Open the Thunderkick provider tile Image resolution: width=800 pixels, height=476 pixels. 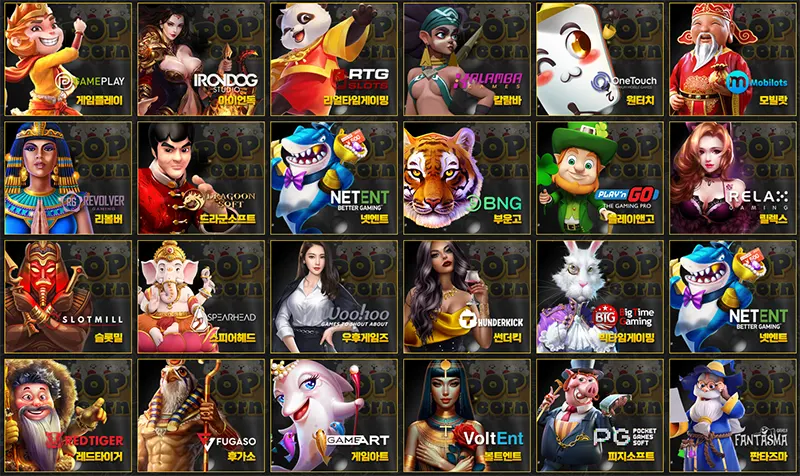466,296
